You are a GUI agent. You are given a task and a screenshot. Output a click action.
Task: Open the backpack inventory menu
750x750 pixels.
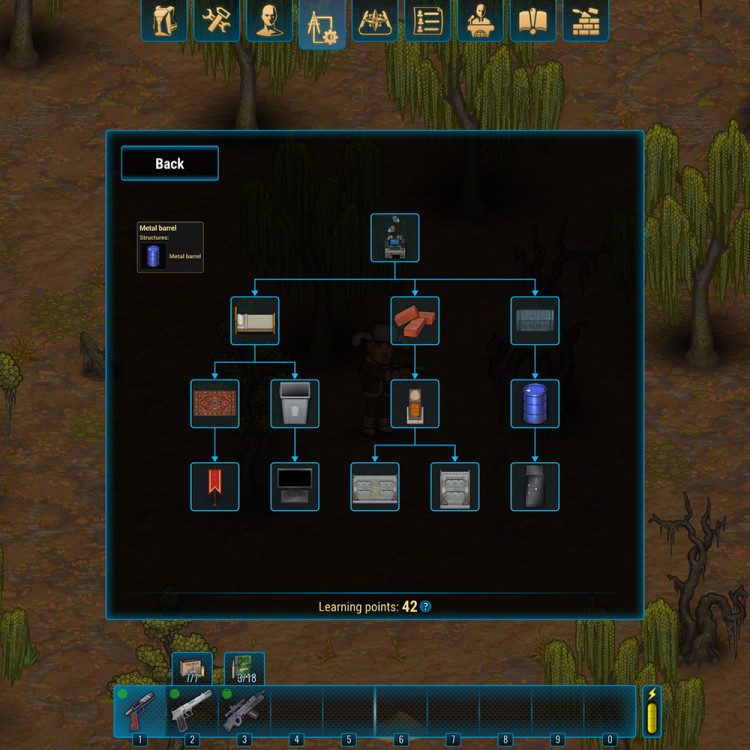(164, 21)
